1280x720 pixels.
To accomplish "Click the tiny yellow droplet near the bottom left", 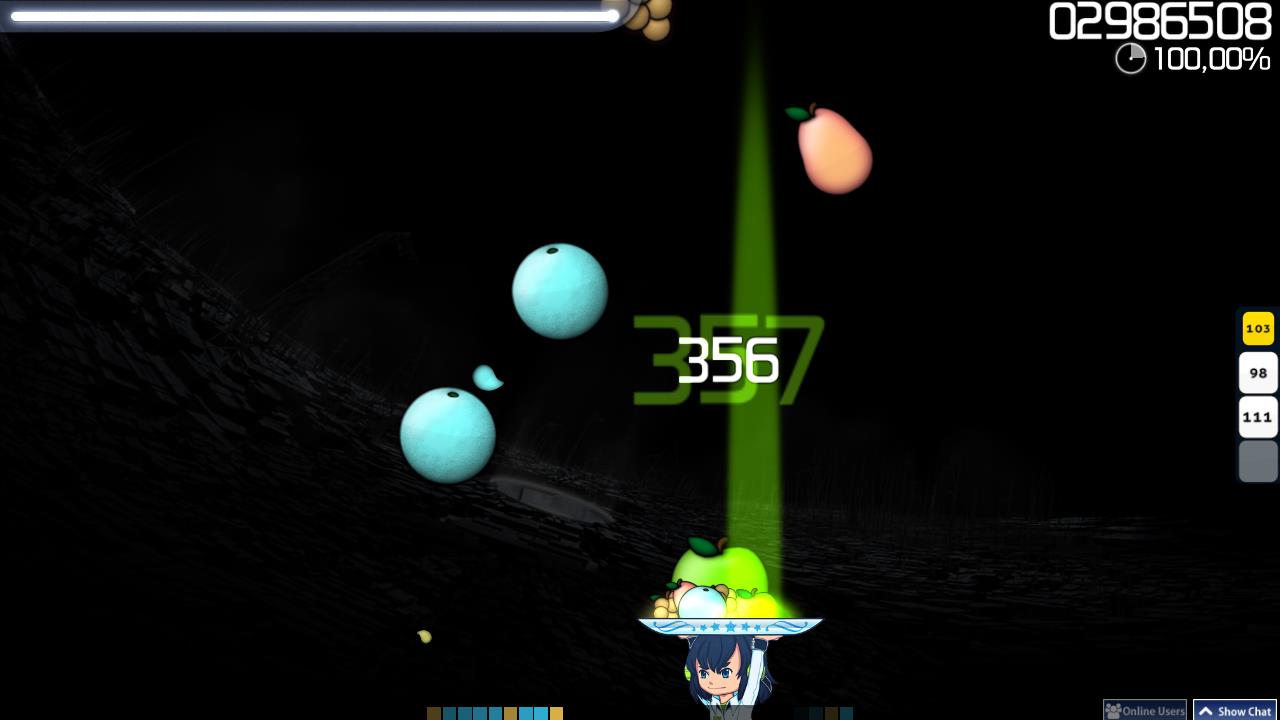I will (424, 637).
